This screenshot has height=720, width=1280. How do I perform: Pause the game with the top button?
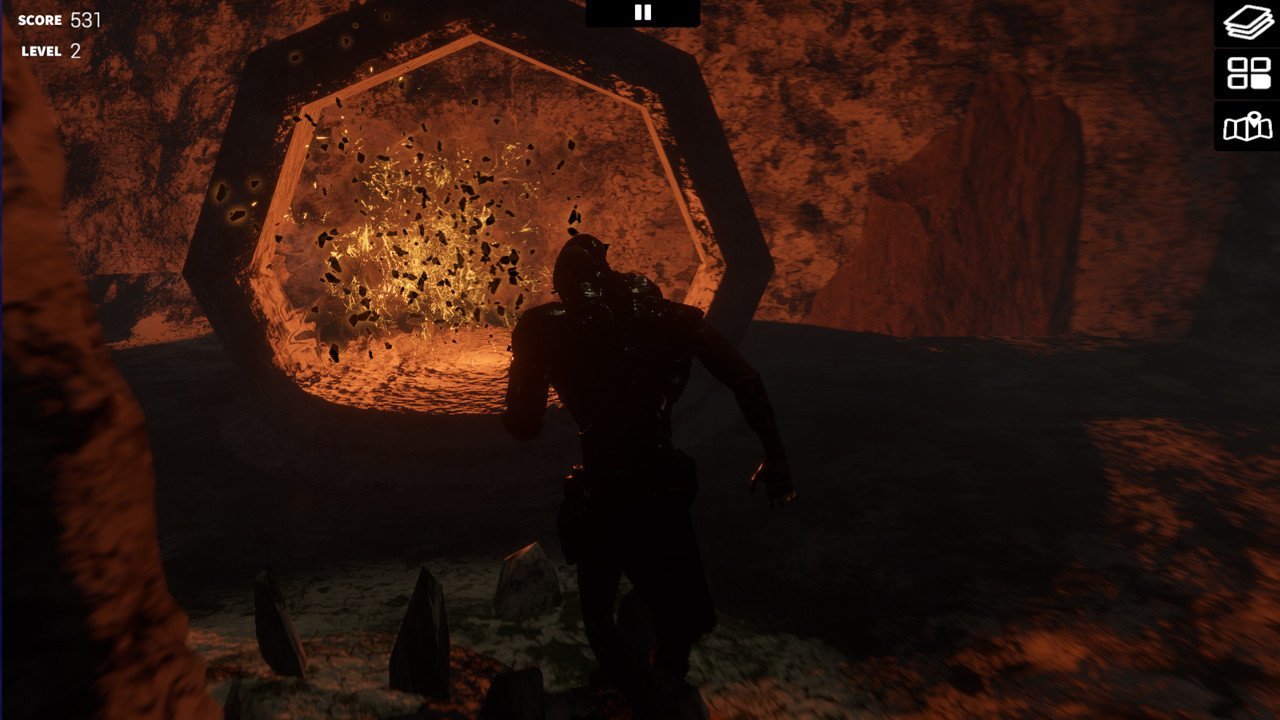[643, 12]
